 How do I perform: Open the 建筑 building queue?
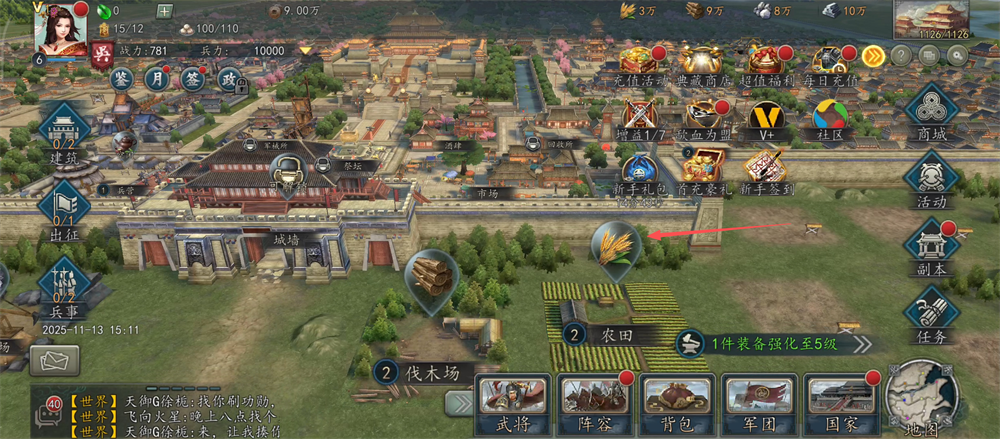[x=64, y=134]
